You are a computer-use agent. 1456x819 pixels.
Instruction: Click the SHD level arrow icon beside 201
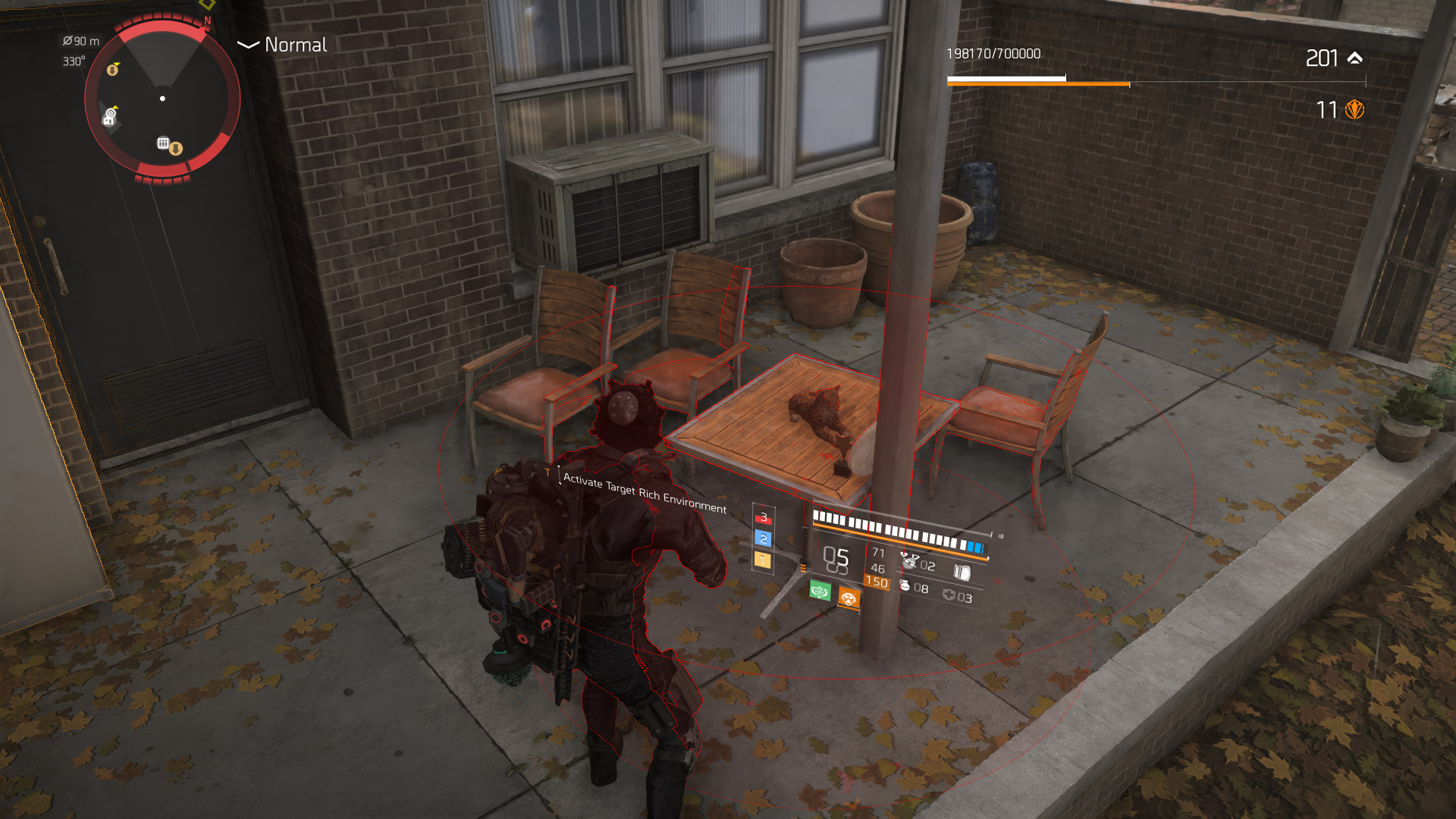pyautogui.click(x=1355, y=58)
